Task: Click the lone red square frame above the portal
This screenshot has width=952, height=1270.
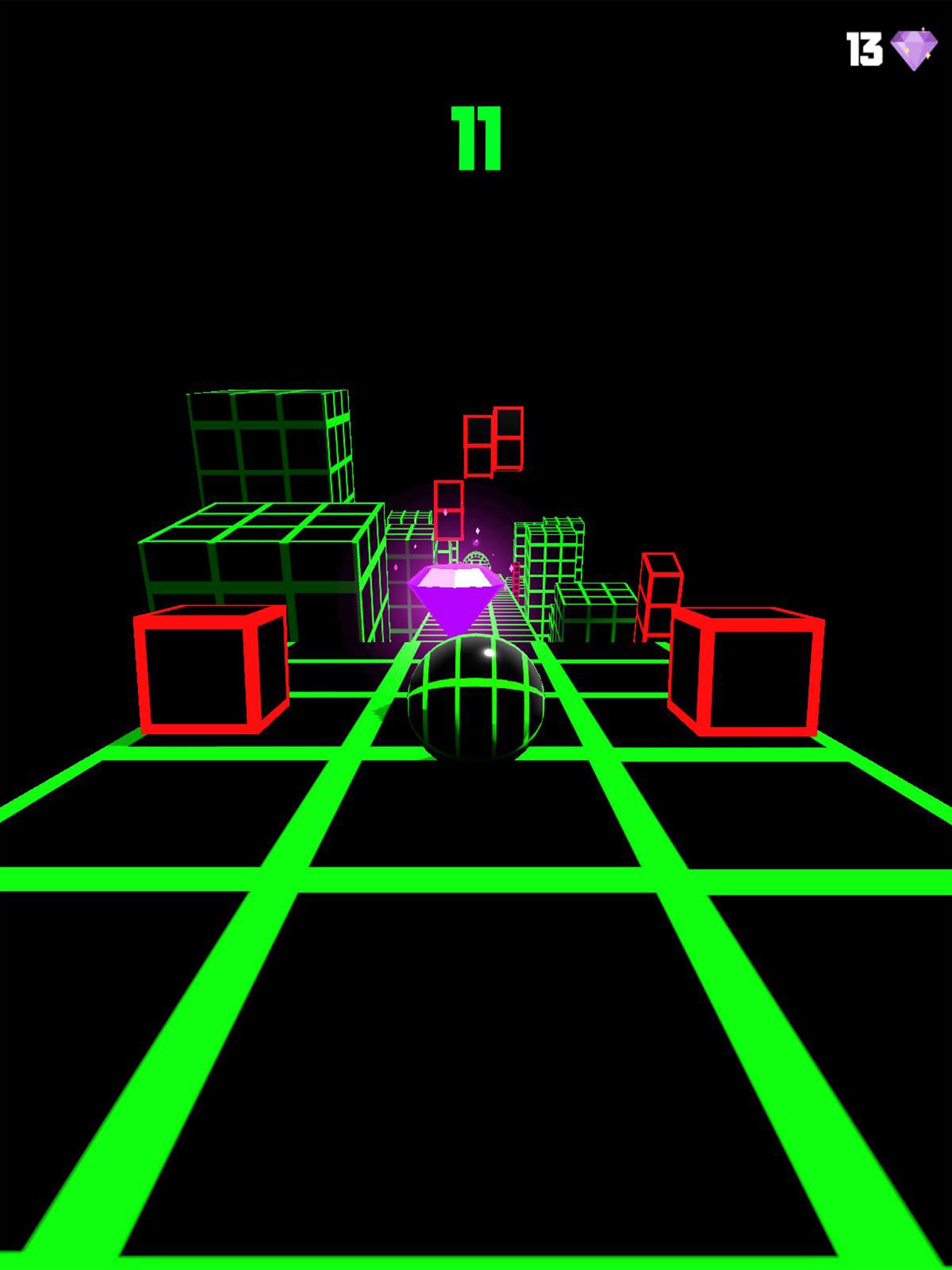Action: [450, 510]
